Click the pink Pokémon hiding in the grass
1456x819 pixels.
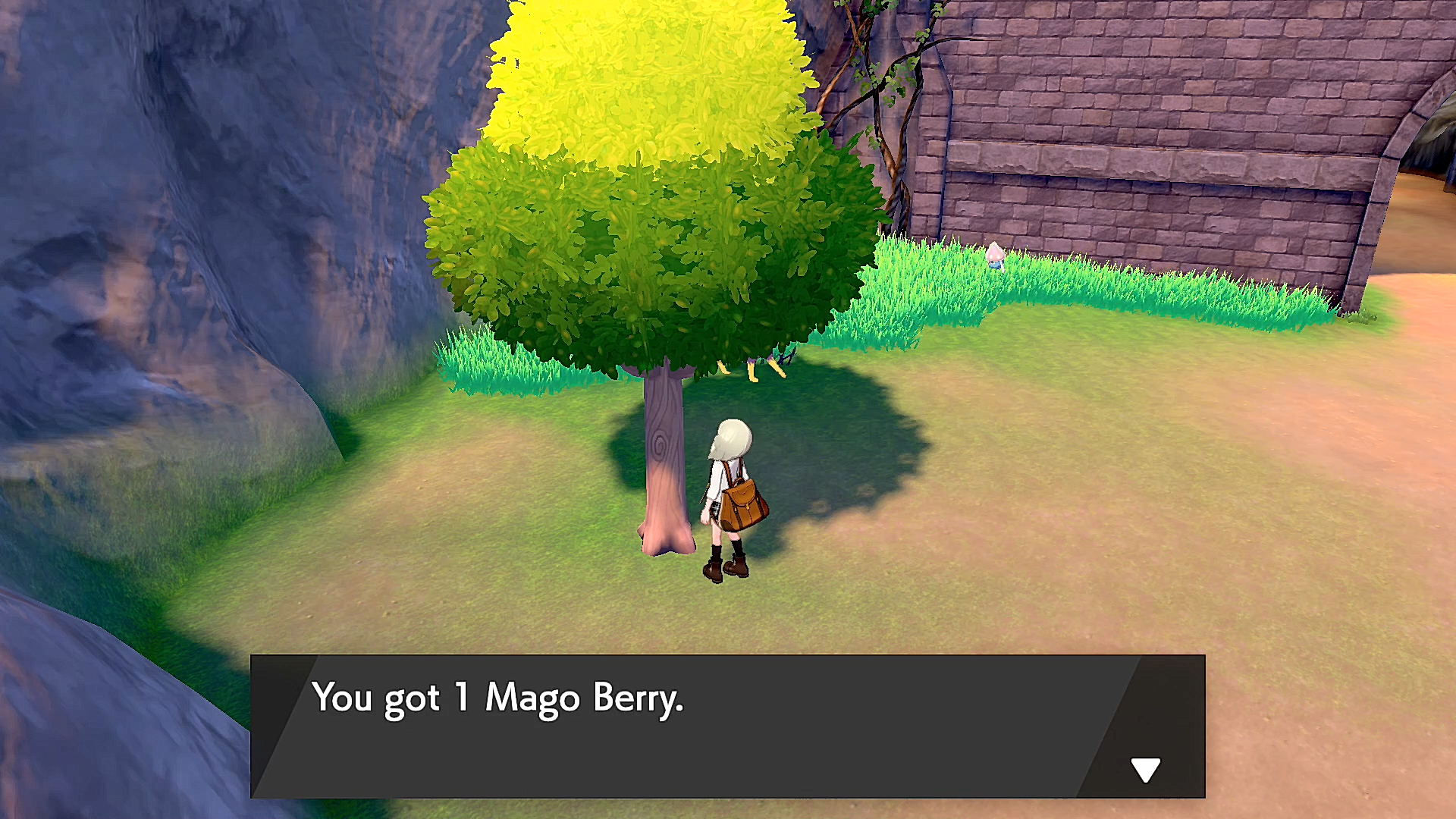[995, 256]
